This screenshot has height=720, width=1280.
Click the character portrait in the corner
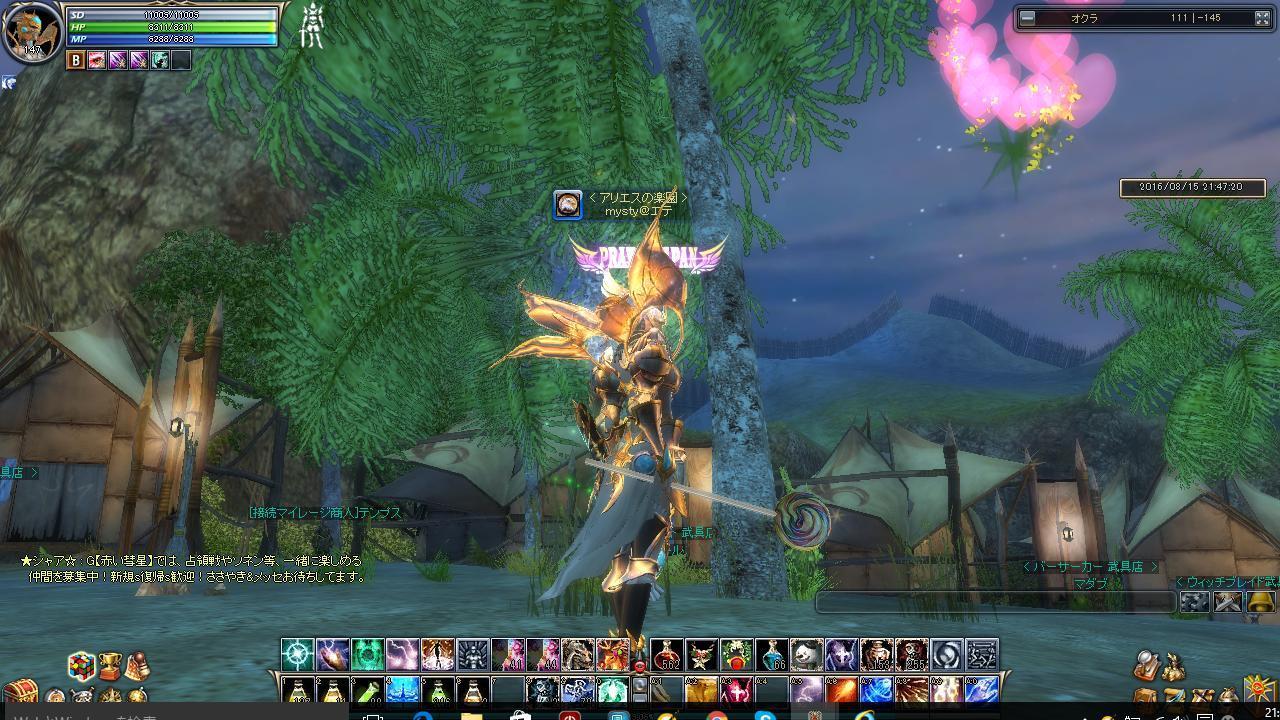(x=30, y=30)
